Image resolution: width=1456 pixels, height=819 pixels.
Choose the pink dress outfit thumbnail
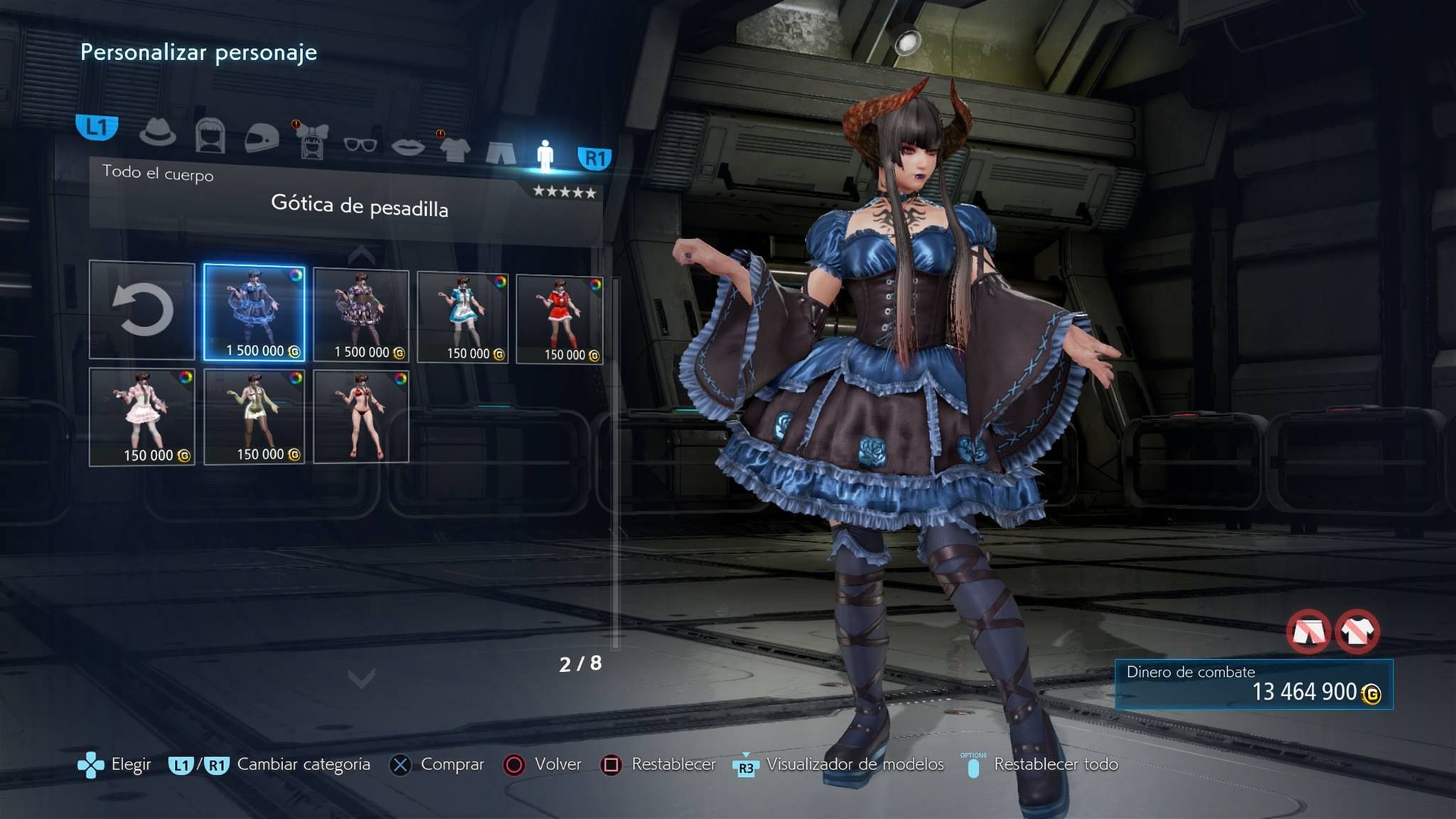pyautogui.click(x=142, y=417)
